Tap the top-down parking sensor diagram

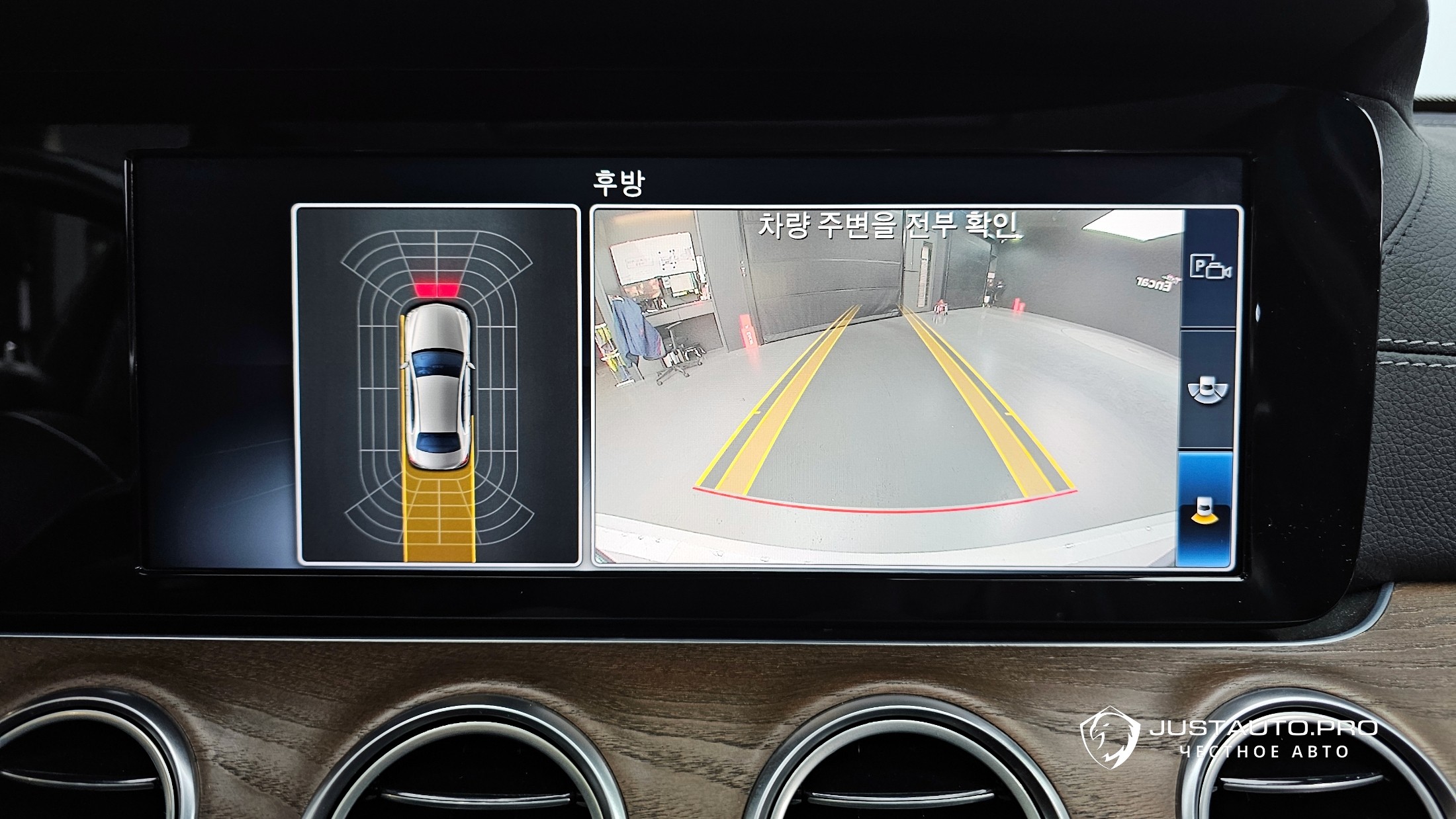[436, 385]
